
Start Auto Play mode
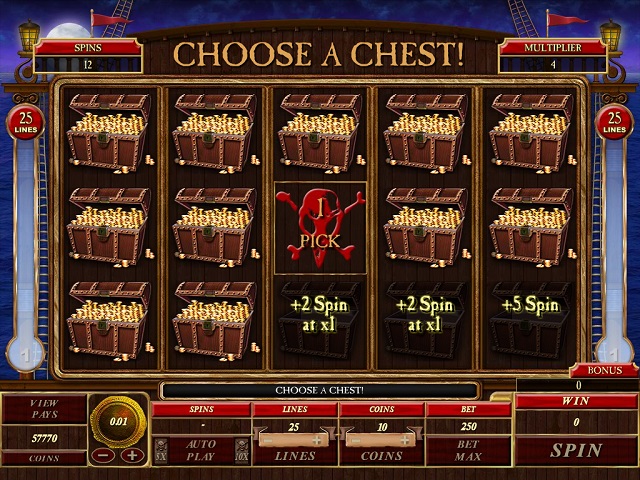(x=201, y=449)
